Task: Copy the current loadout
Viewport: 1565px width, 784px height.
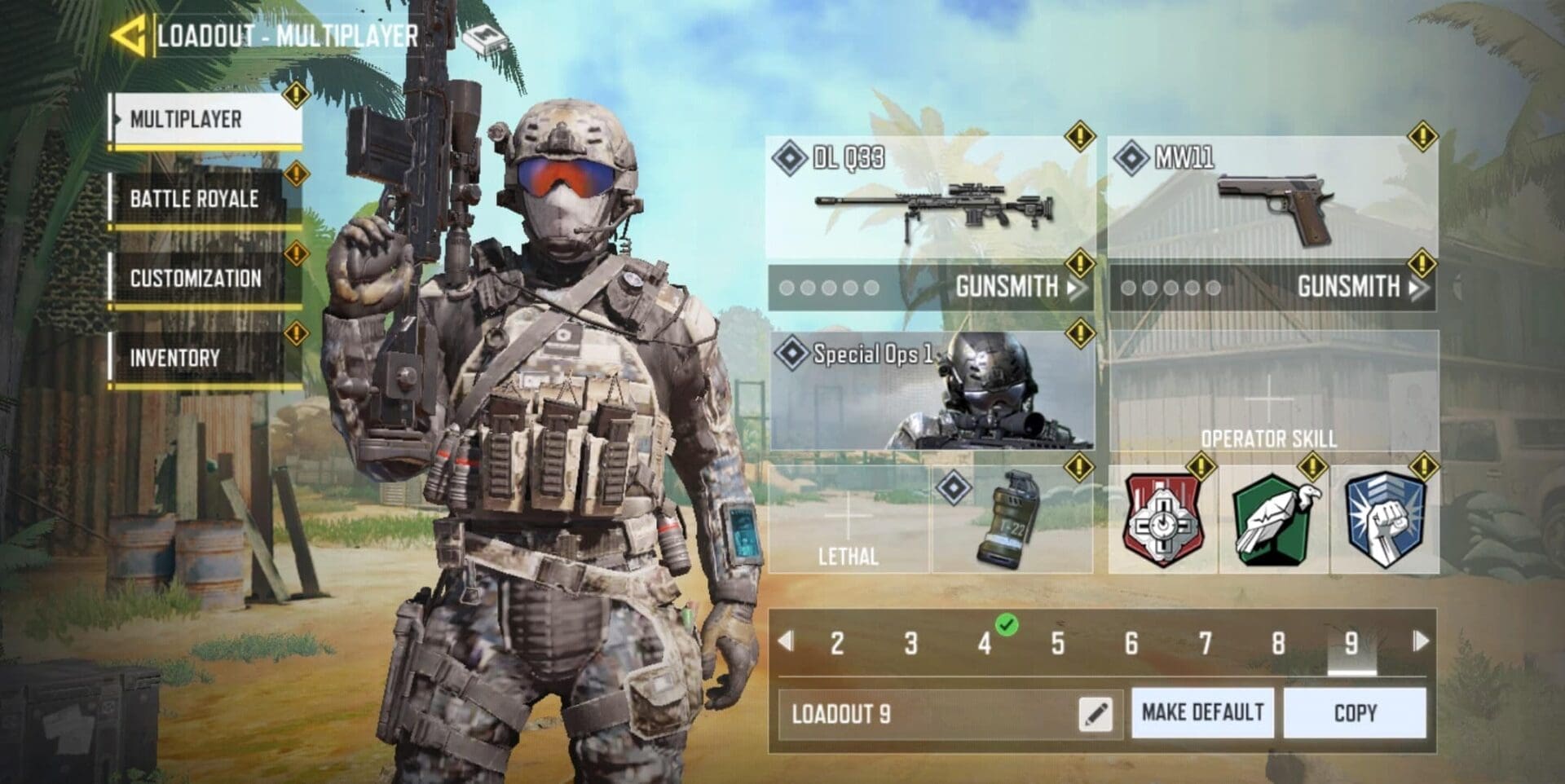Action: pyautogui.click(x=1355, y=713)
